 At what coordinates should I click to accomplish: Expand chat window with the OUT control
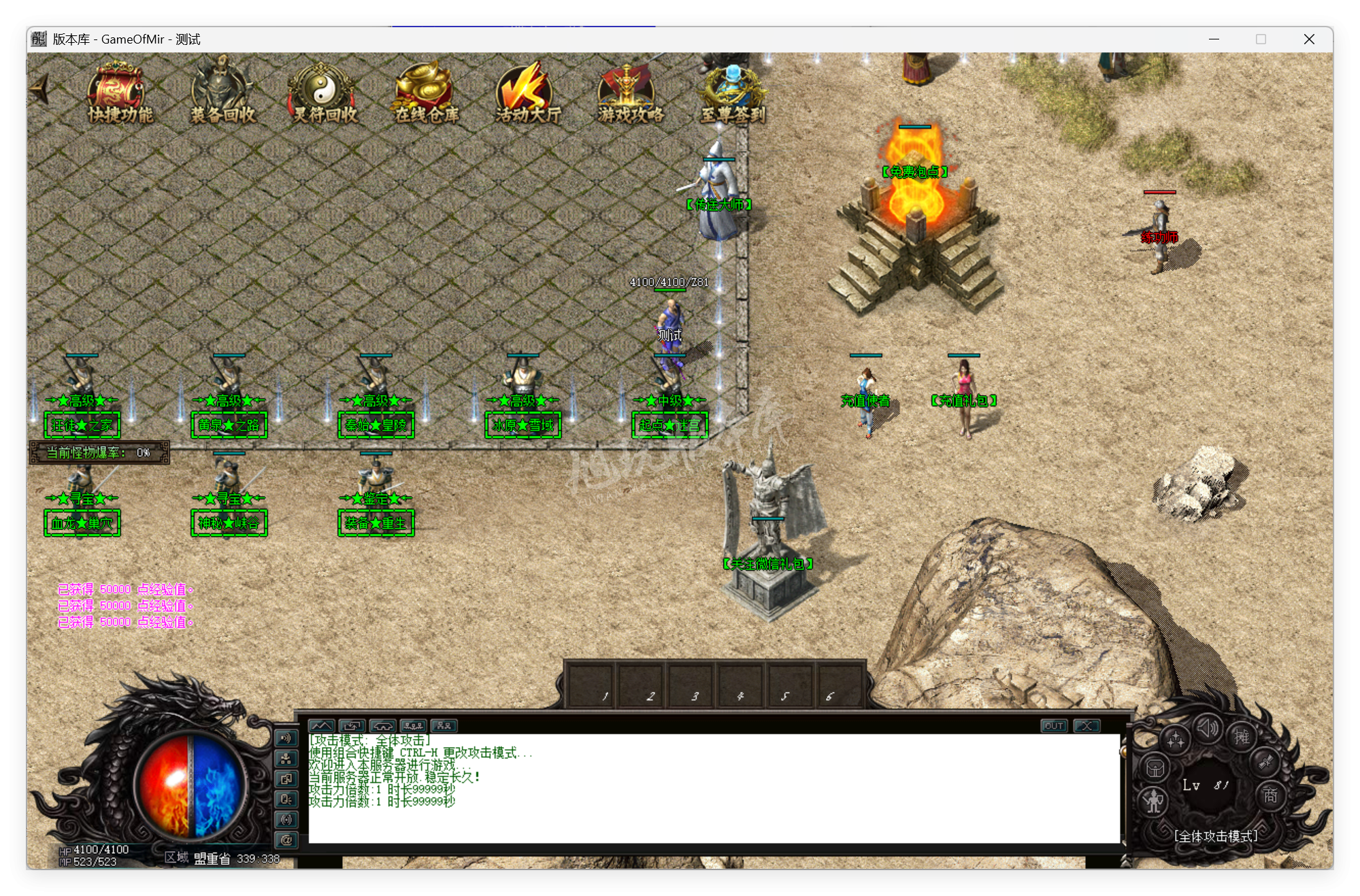[1054, 726]
